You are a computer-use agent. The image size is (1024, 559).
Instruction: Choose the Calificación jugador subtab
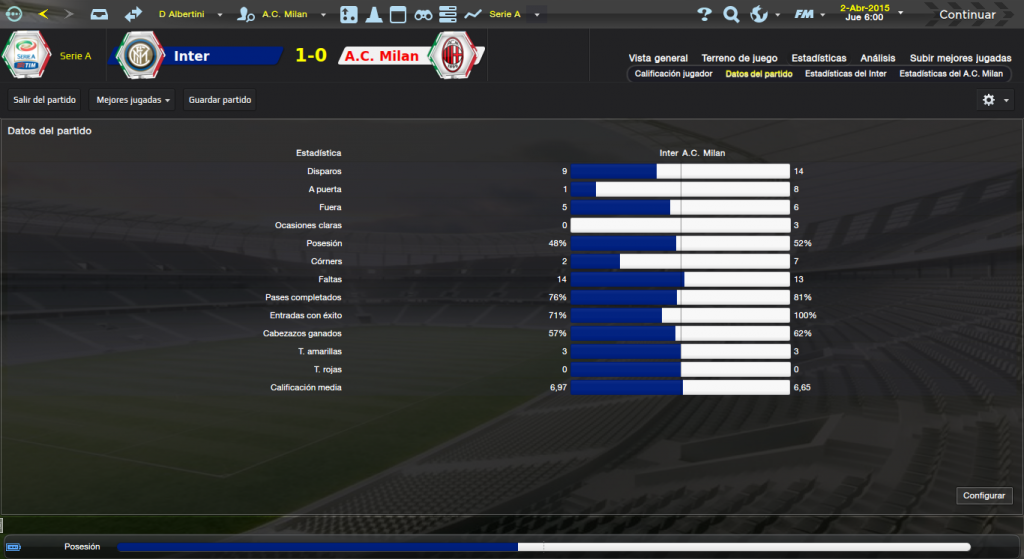click(x=672, y=74)
